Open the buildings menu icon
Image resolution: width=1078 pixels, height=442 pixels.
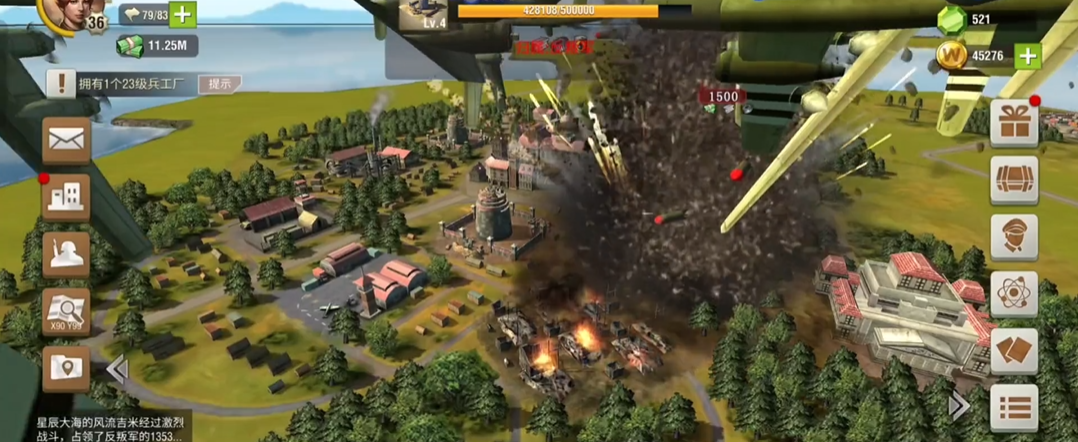point(67,196)
